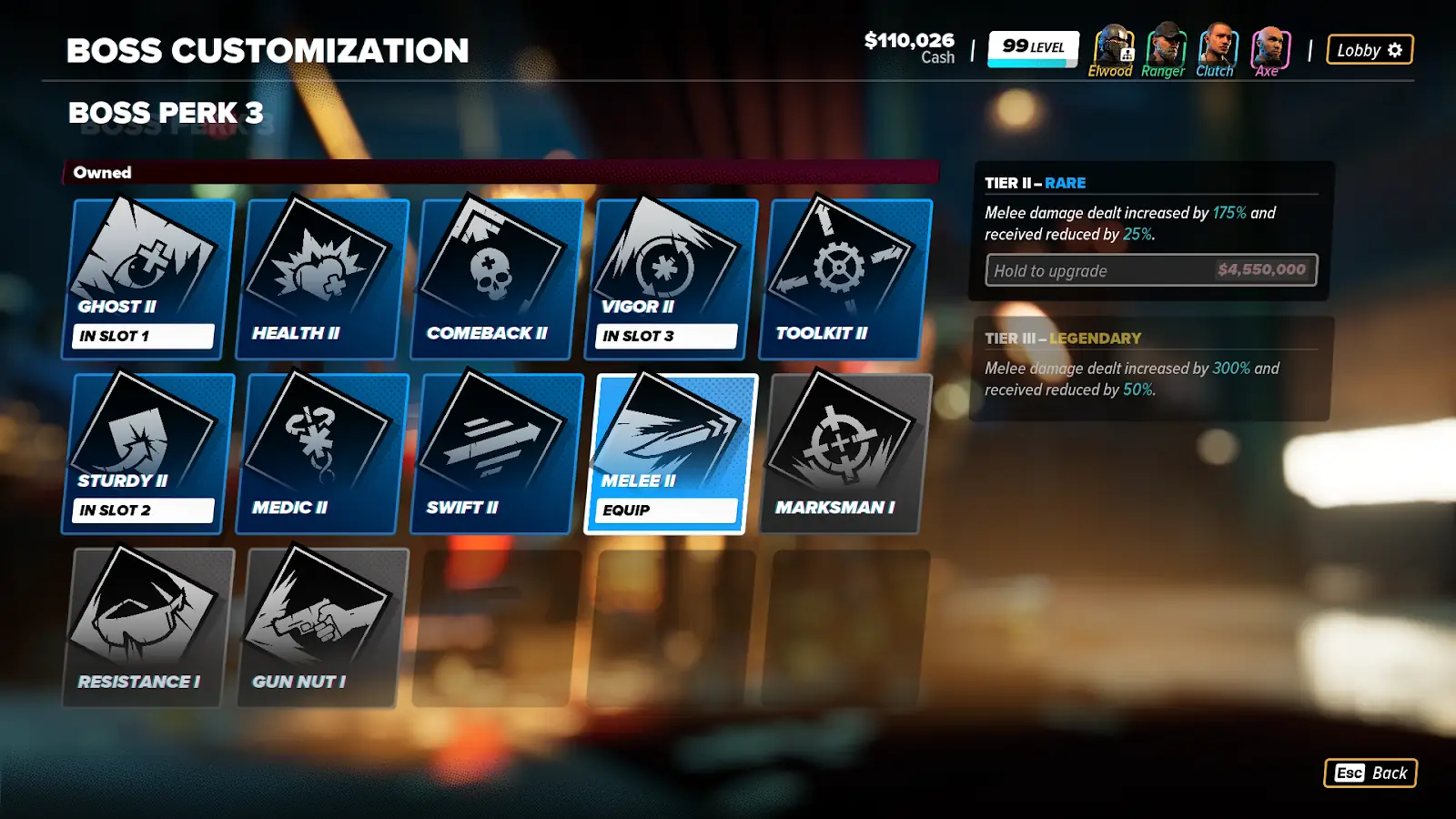Choose the Health II perk
This screenshot has width=1456, height=819.
tap(323, 278)
